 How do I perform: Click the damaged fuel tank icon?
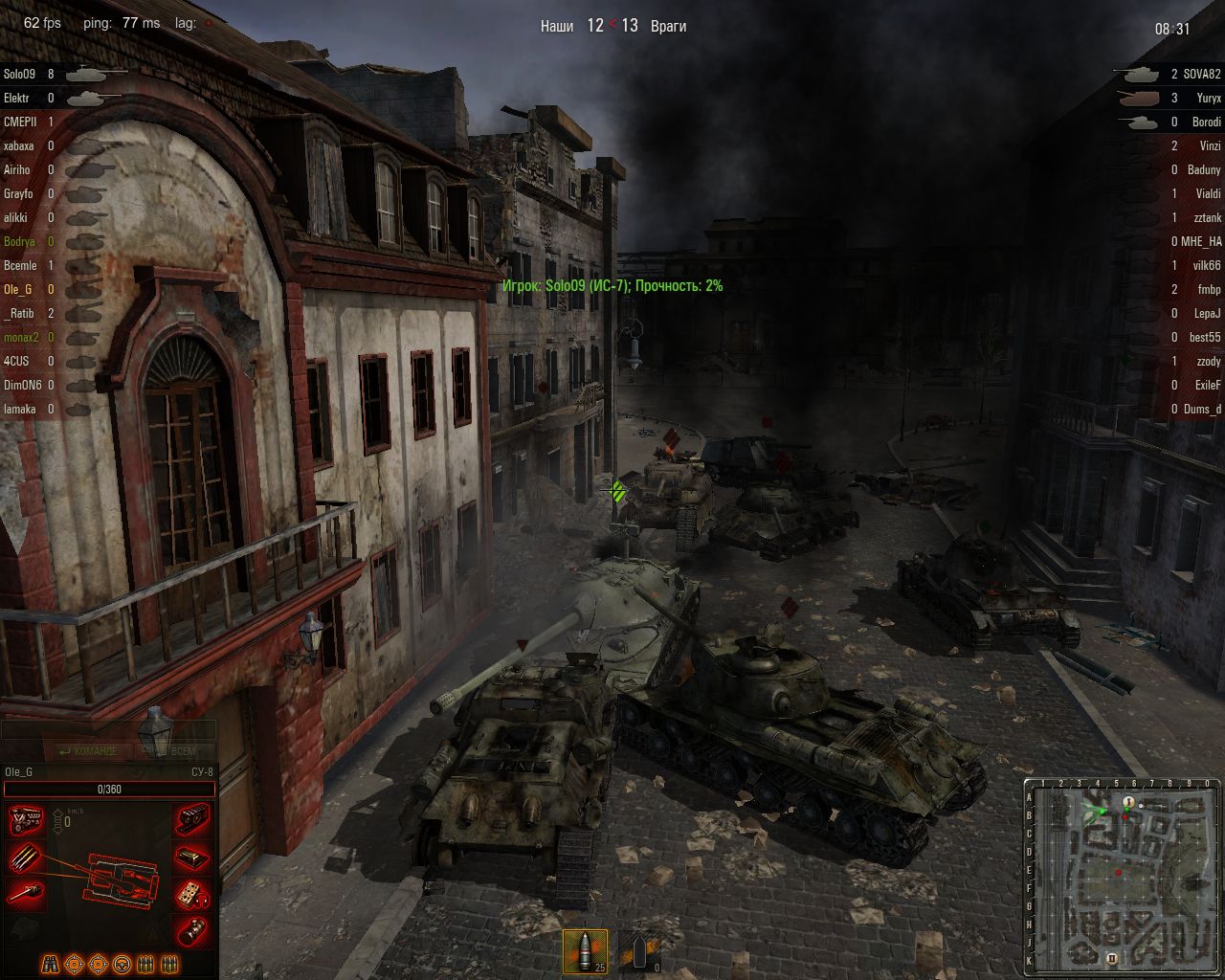pos(192,857)
